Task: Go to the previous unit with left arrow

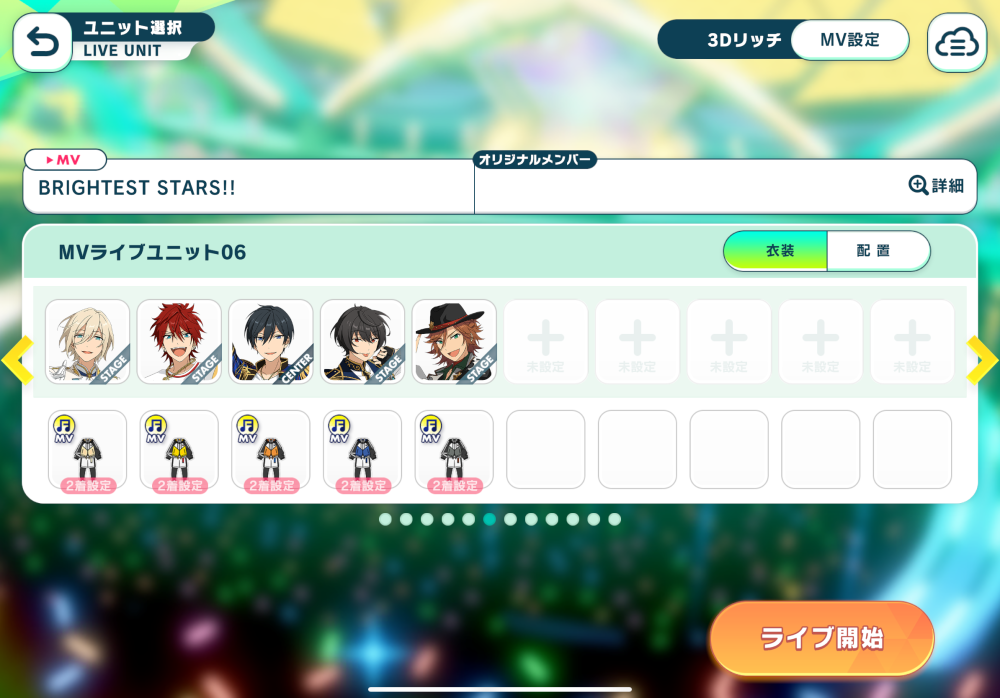Action: 17,360
